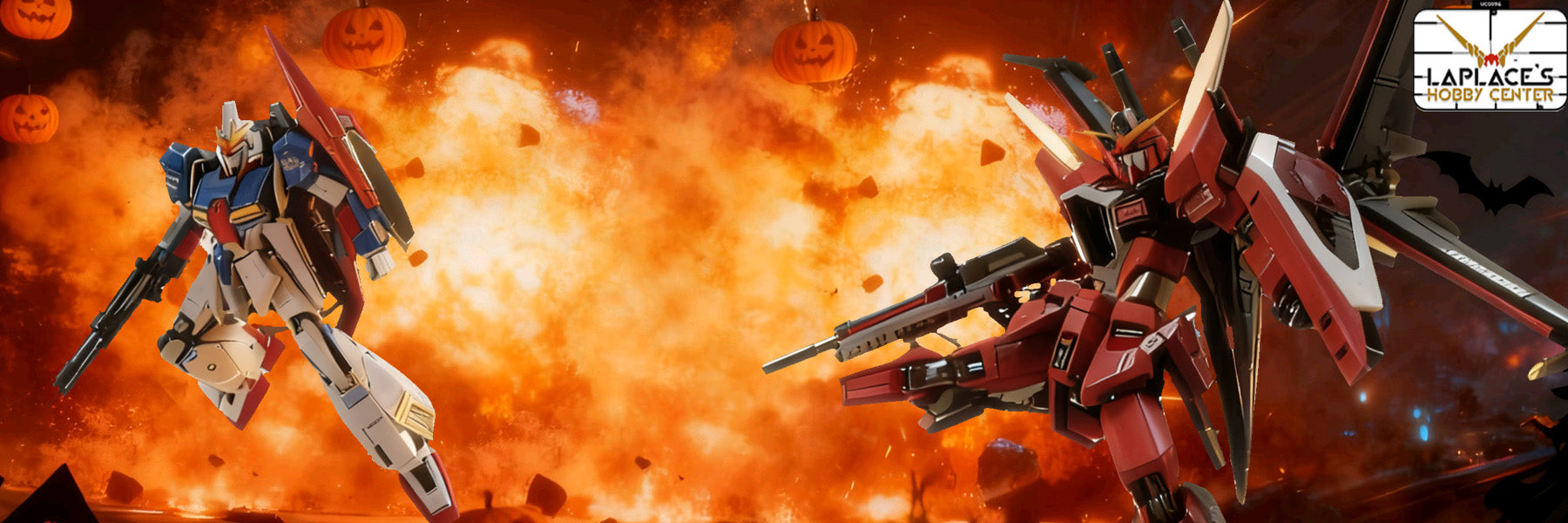This screenshot has width=1568, height=523.
Task: Click the Laplace's Hobby Center logo
Action: [1489, 60]
